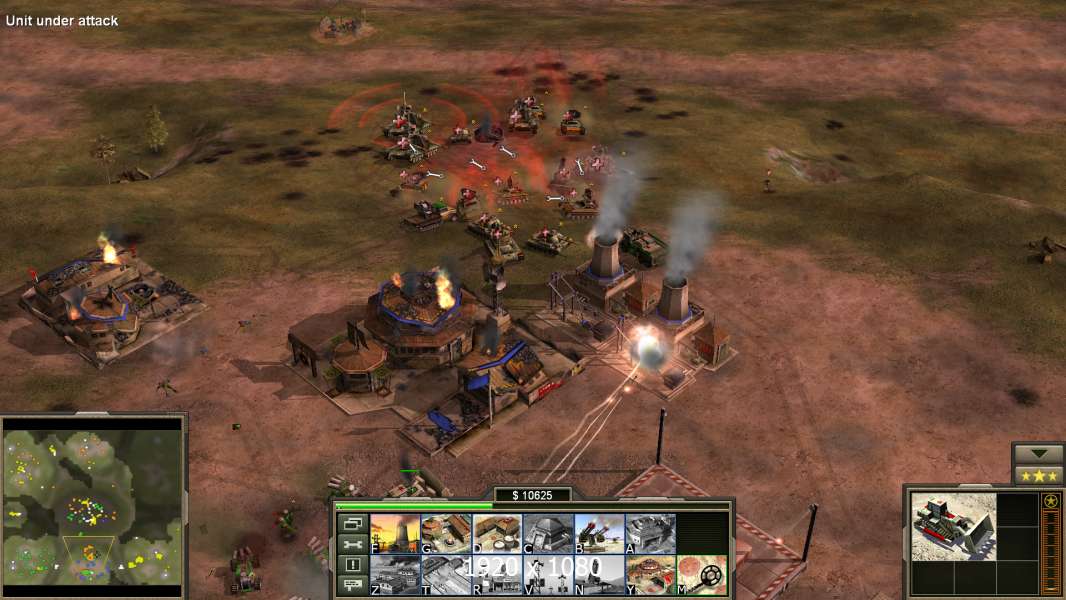Viewport: 1066px width, 600px height.
Task: Select the bunker structure icon labeled C
Action: point(548,534)
